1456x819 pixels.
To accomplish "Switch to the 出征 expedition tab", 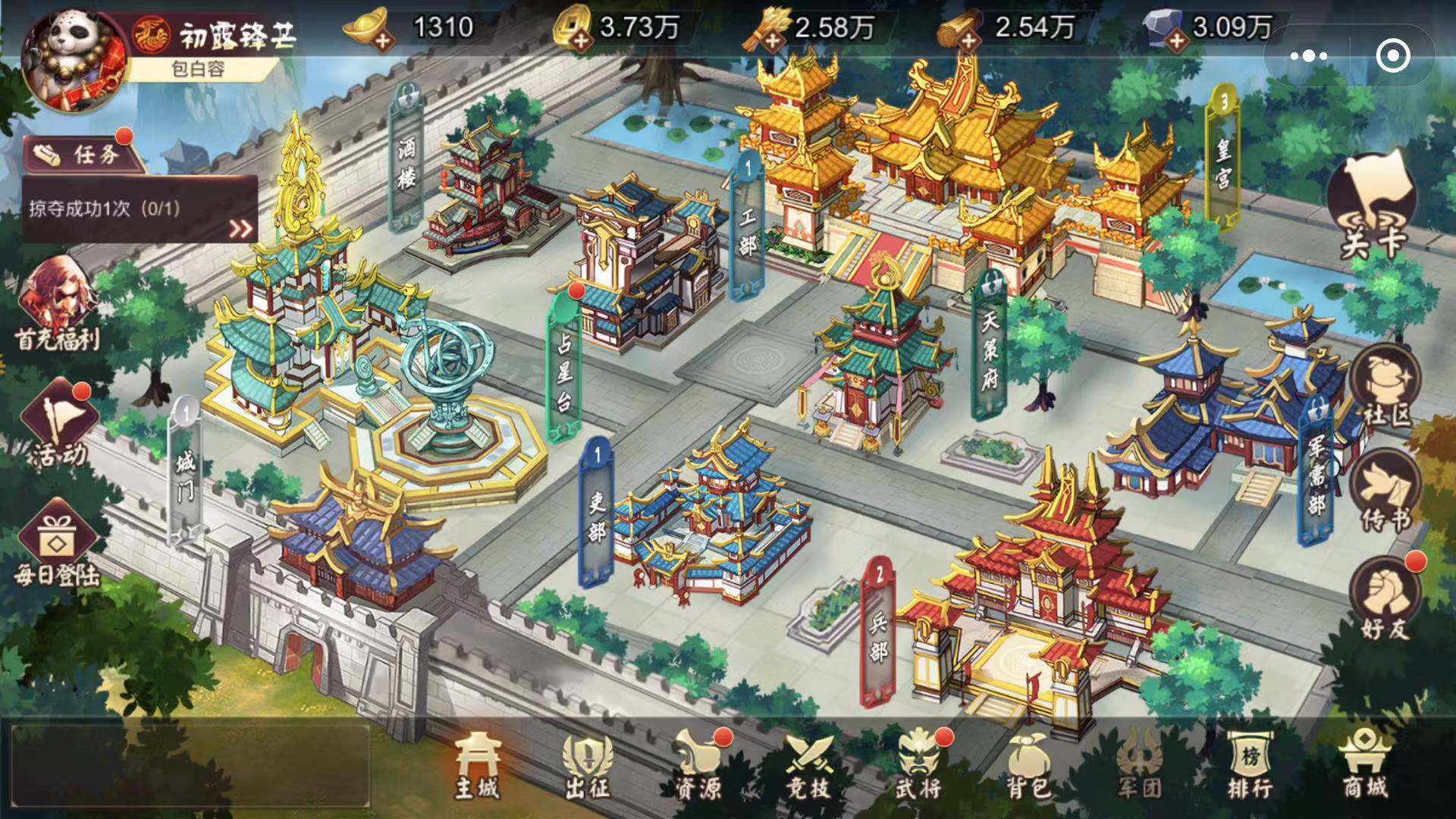I will point(587,764).
